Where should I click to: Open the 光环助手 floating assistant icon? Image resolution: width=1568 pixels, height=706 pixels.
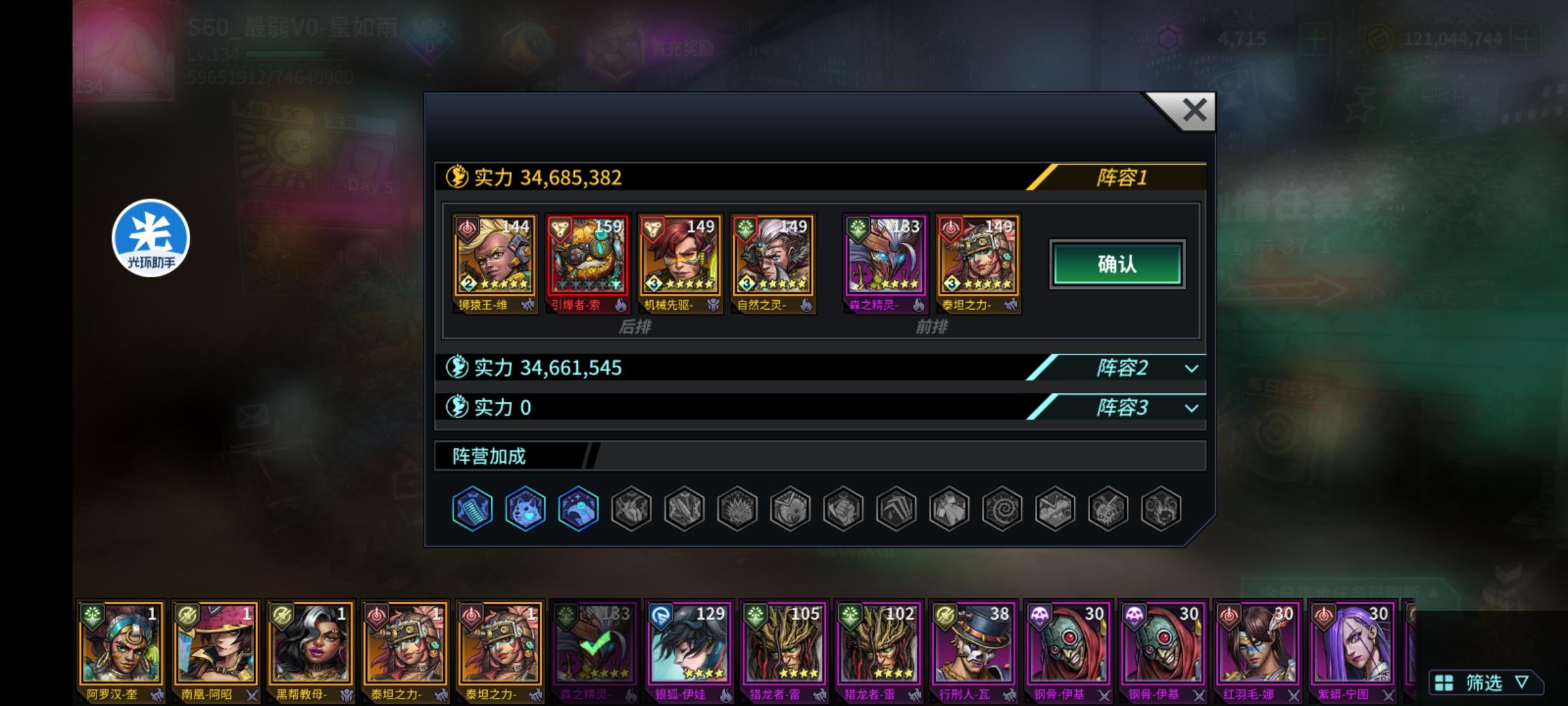tap(150, 237)
